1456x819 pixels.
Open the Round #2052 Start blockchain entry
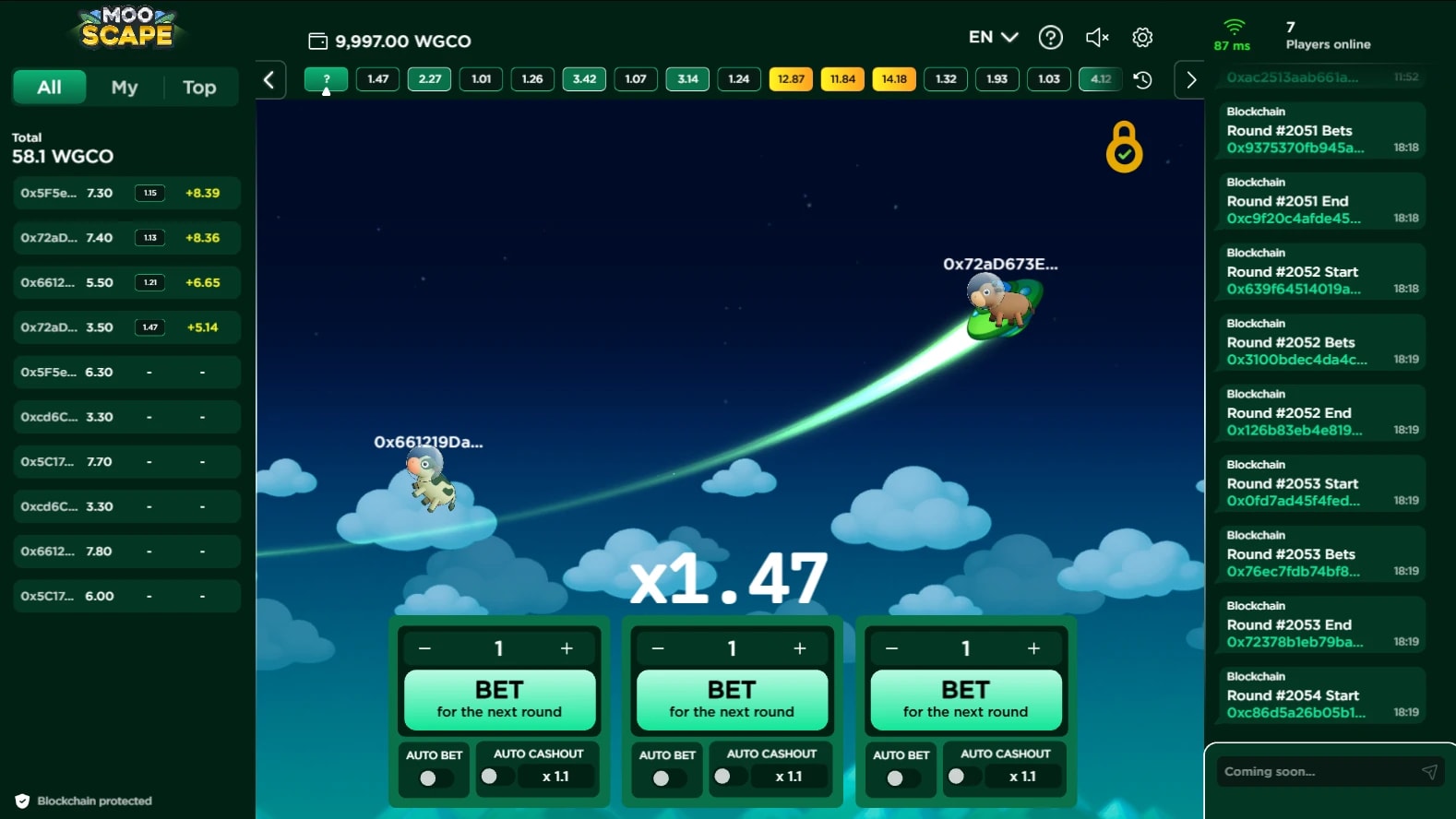pyautogui.click(x=1319, y=271)
